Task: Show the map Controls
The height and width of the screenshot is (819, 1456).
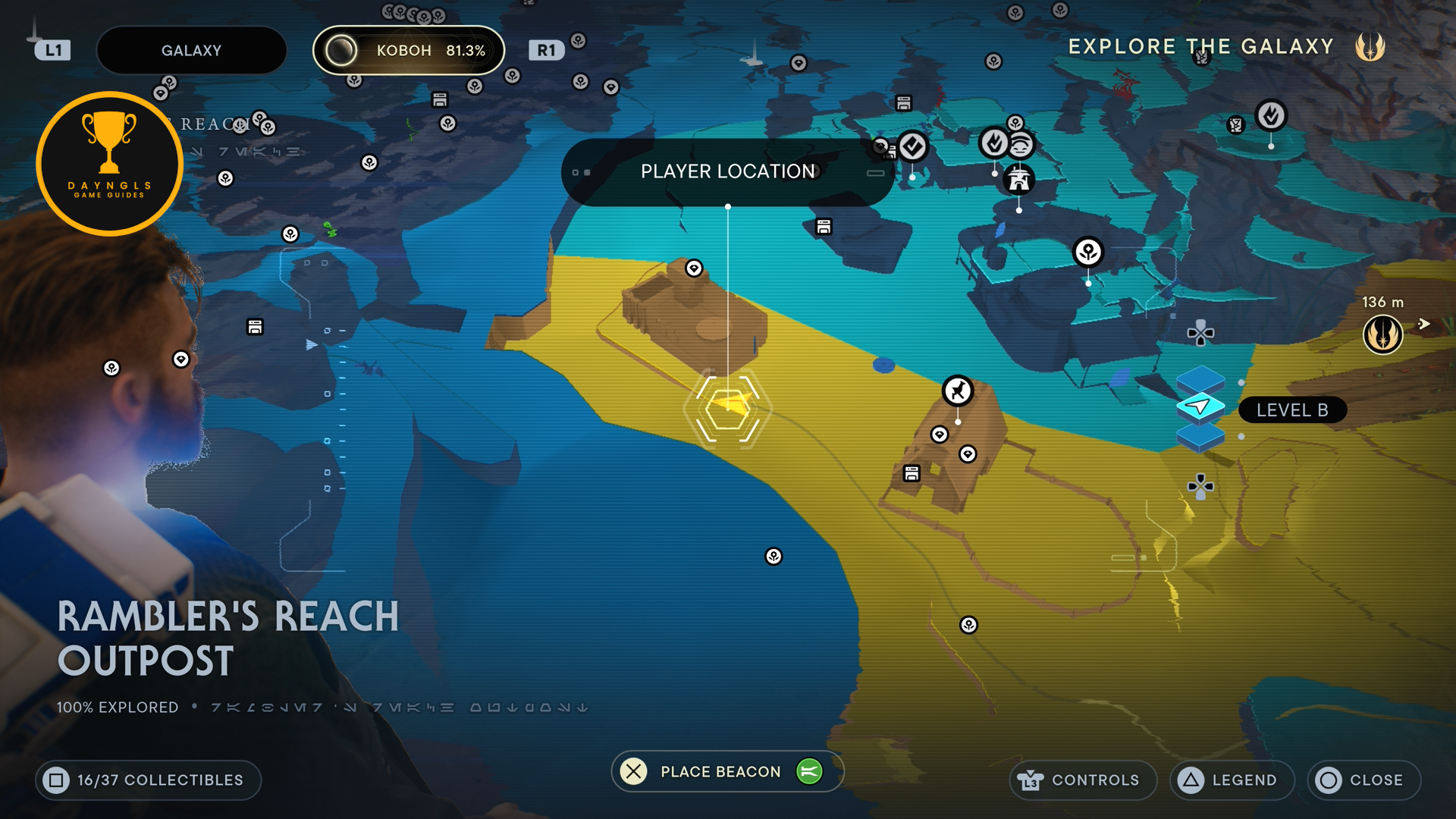Action: coord(1082,780)
